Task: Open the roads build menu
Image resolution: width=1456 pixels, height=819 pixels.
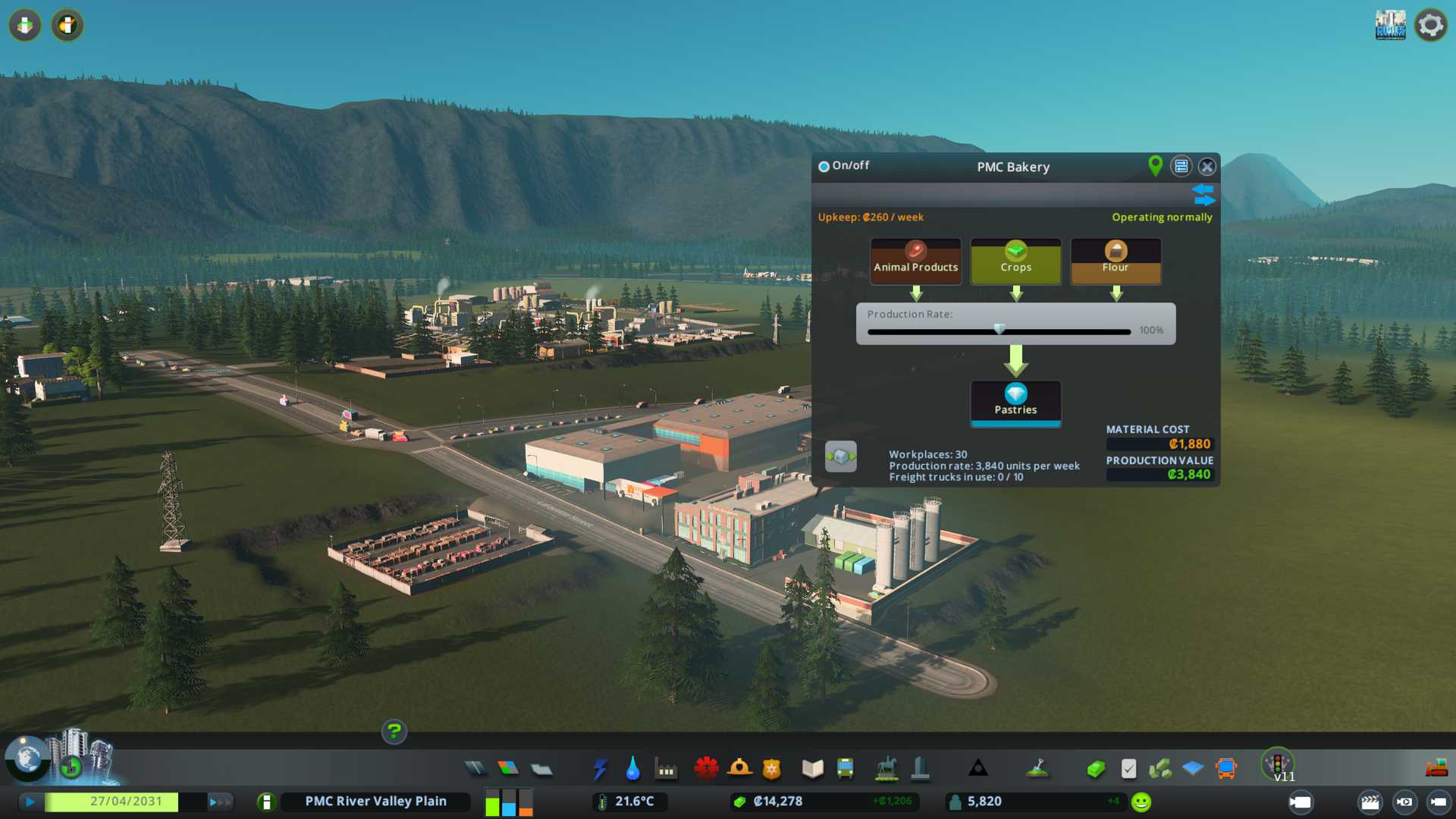Action: point(475,769)
